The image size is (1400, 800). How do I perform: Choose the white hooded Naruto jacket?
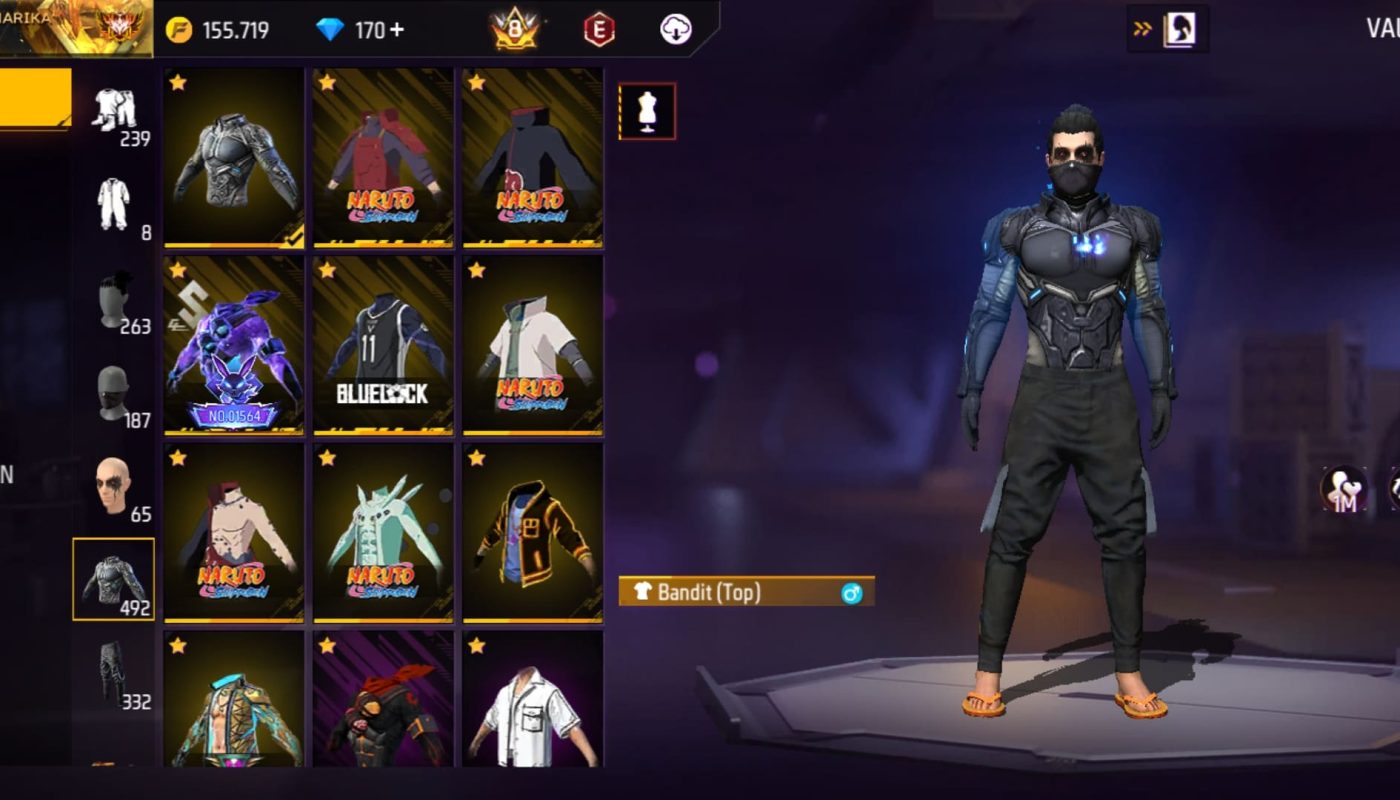point(532,345)
